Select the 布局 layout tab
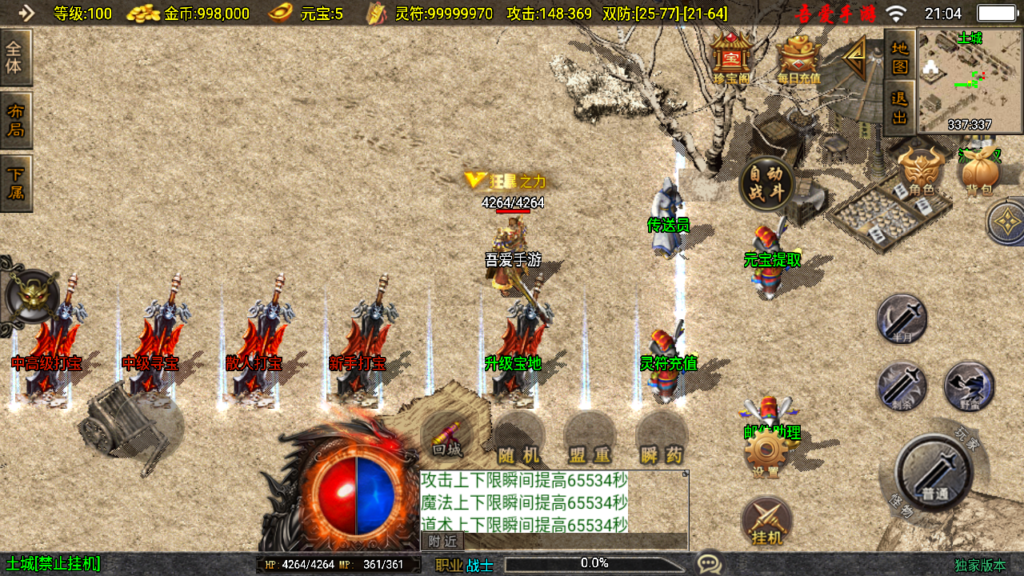 (17, 120)
